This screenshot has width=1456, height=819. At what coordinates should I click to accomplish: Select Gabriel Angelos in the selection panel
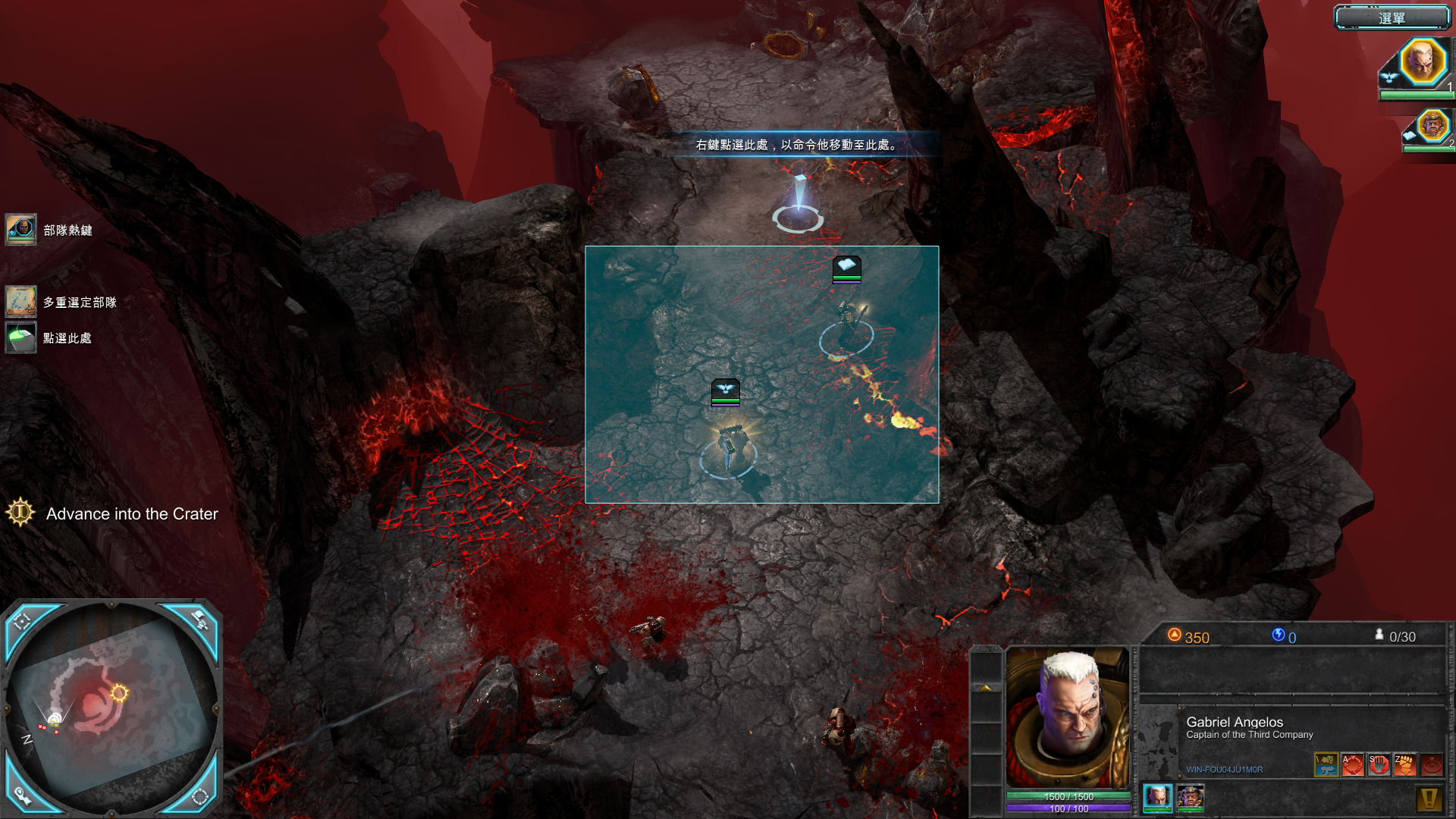(1157, 797)
